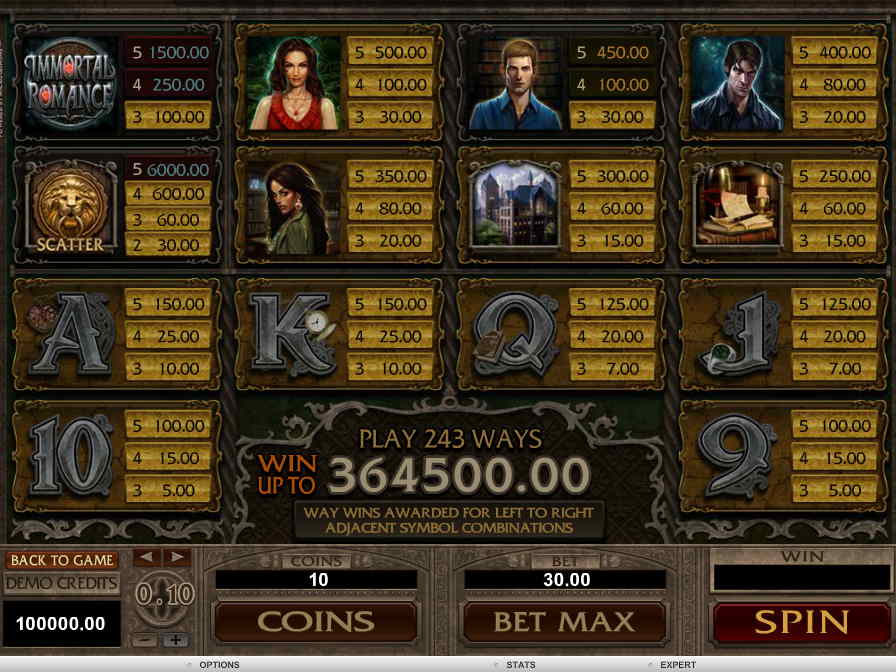Image resolution: width=896 pixels, height=672 pixels.
Task: Decrease coin size with minus button
Action: tap(146, 639)
